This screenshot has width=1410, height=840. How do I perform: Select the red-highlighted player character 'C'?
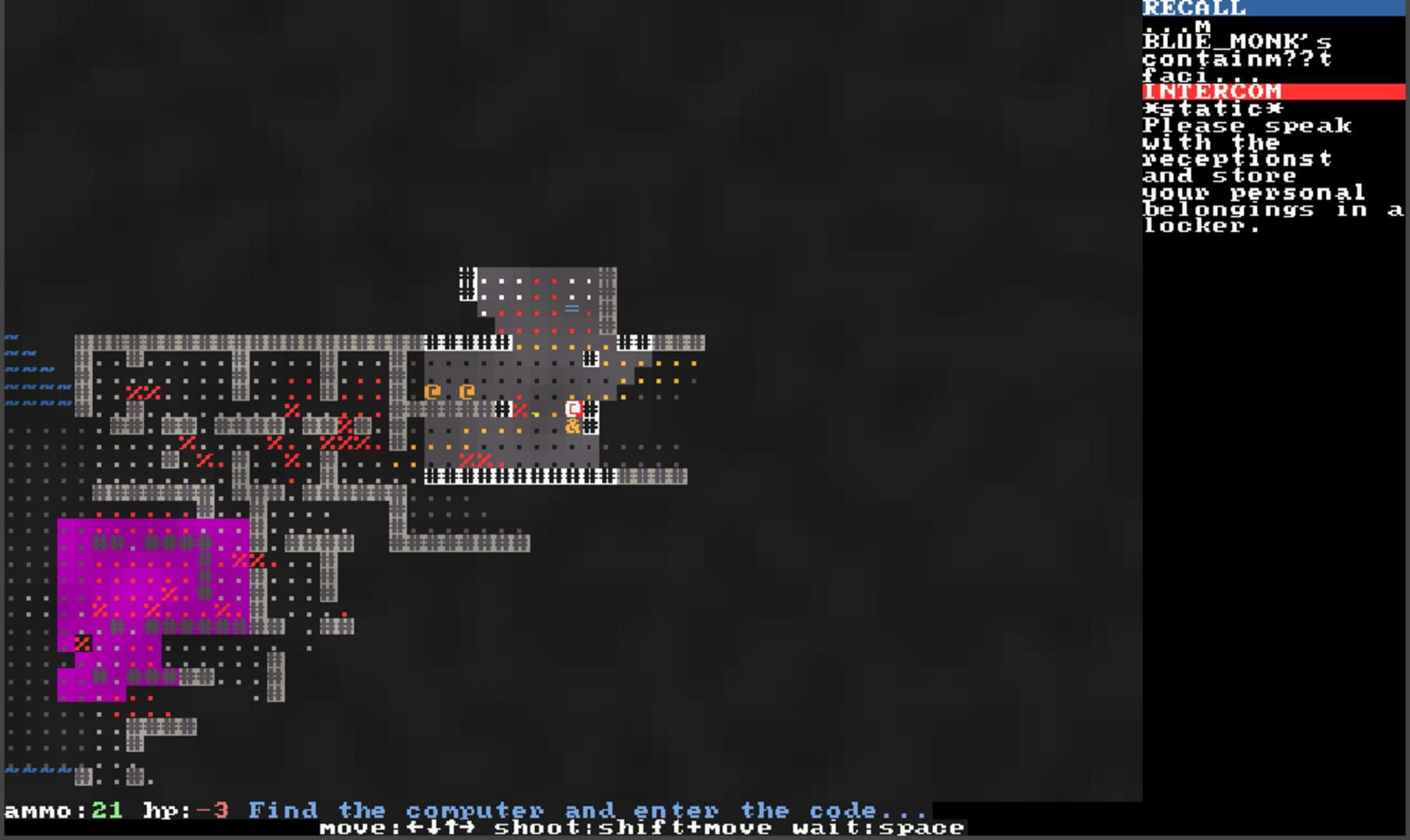[x=574, y=409]
